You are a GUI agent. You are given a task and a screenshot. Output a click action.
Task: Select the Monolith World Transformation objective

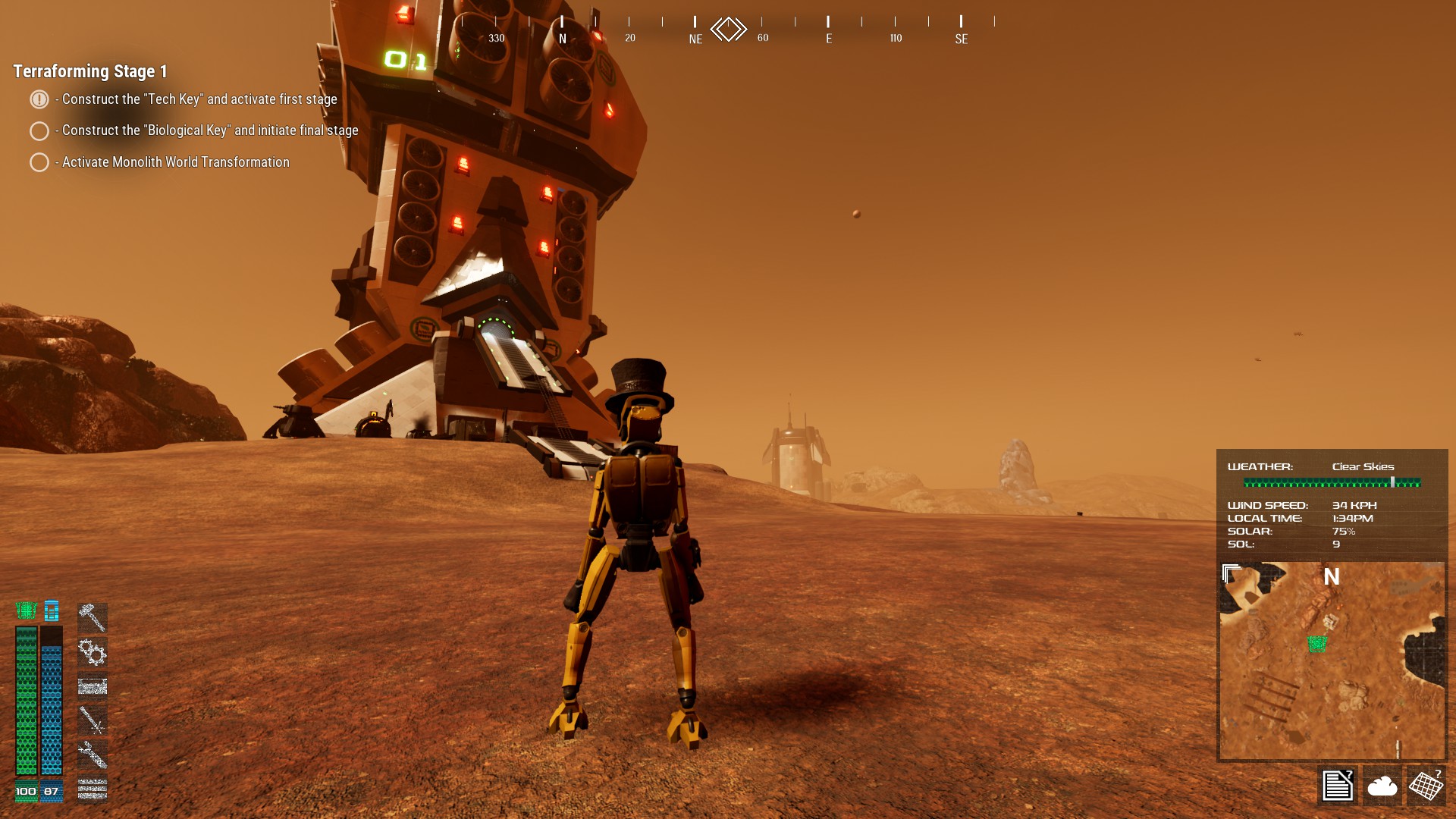tap(175, 162)
